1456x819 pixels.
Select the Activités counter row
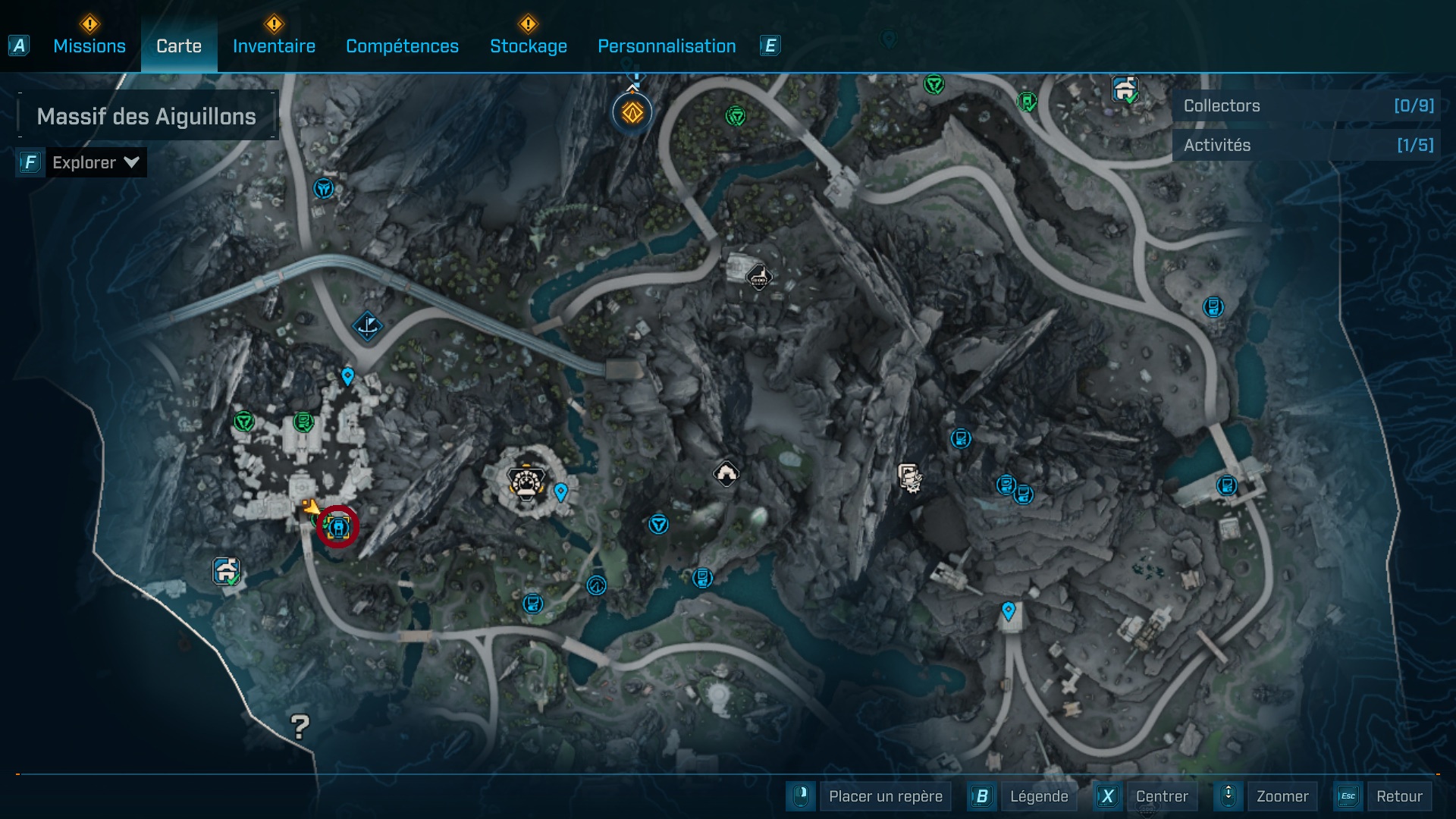point(1307,145)
